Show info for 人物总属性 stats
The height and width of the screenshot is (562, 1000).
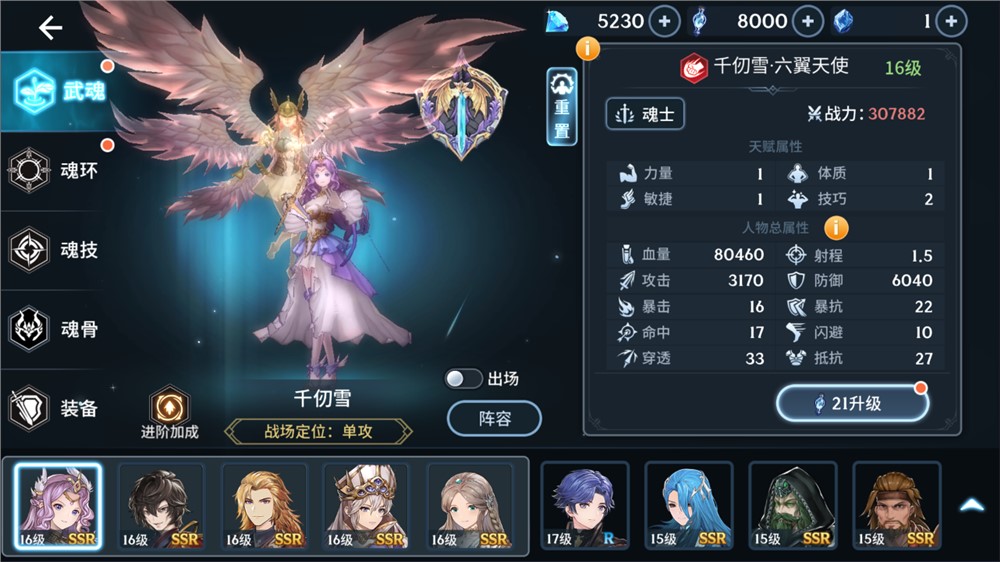tap(836, 228)
